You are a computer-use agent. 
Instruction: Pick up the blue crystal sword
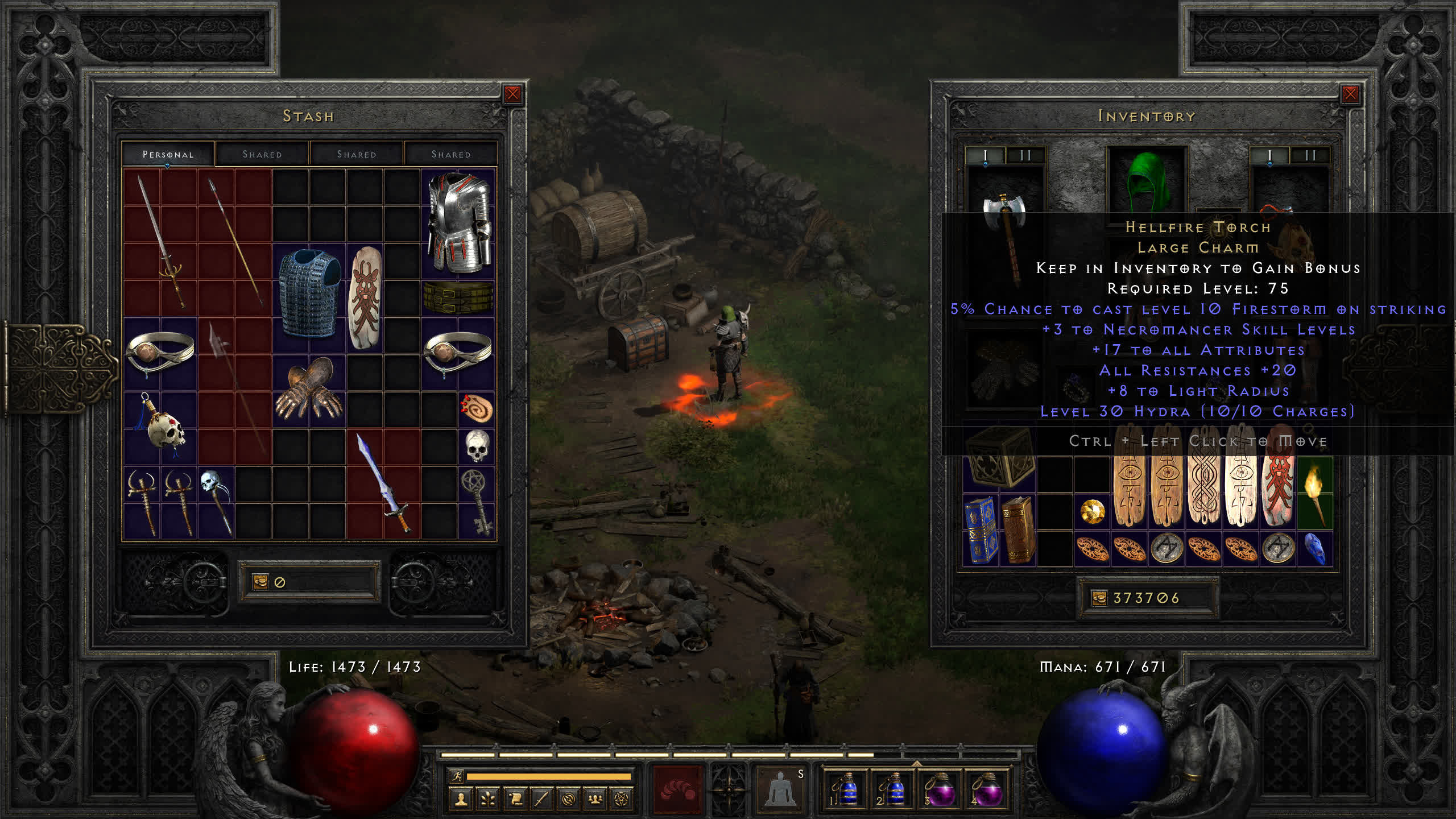pos(383,483)
